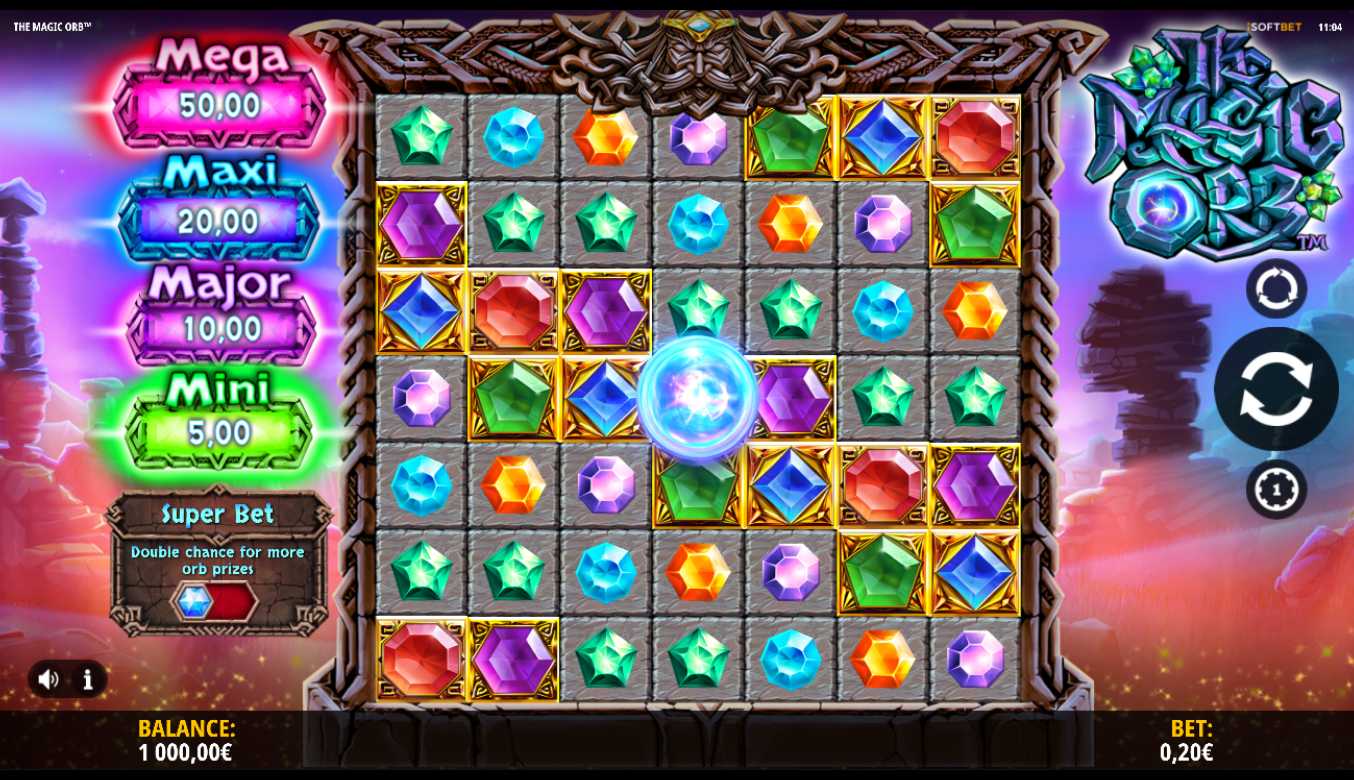
Task: Open bet settings with the coin button
Action: coord(1276,489)
